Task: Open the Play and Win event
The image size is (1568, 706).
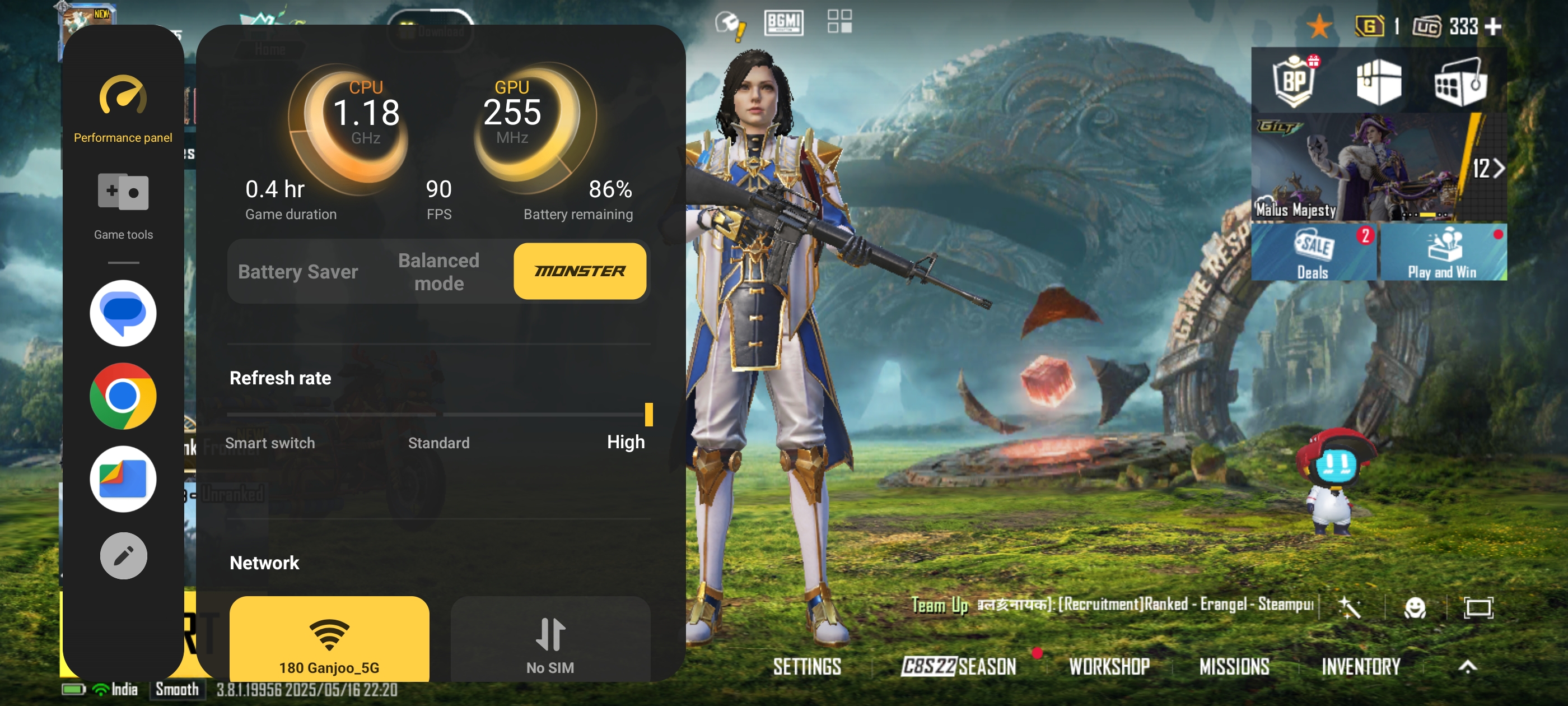Action: [x=1443, y=253]
